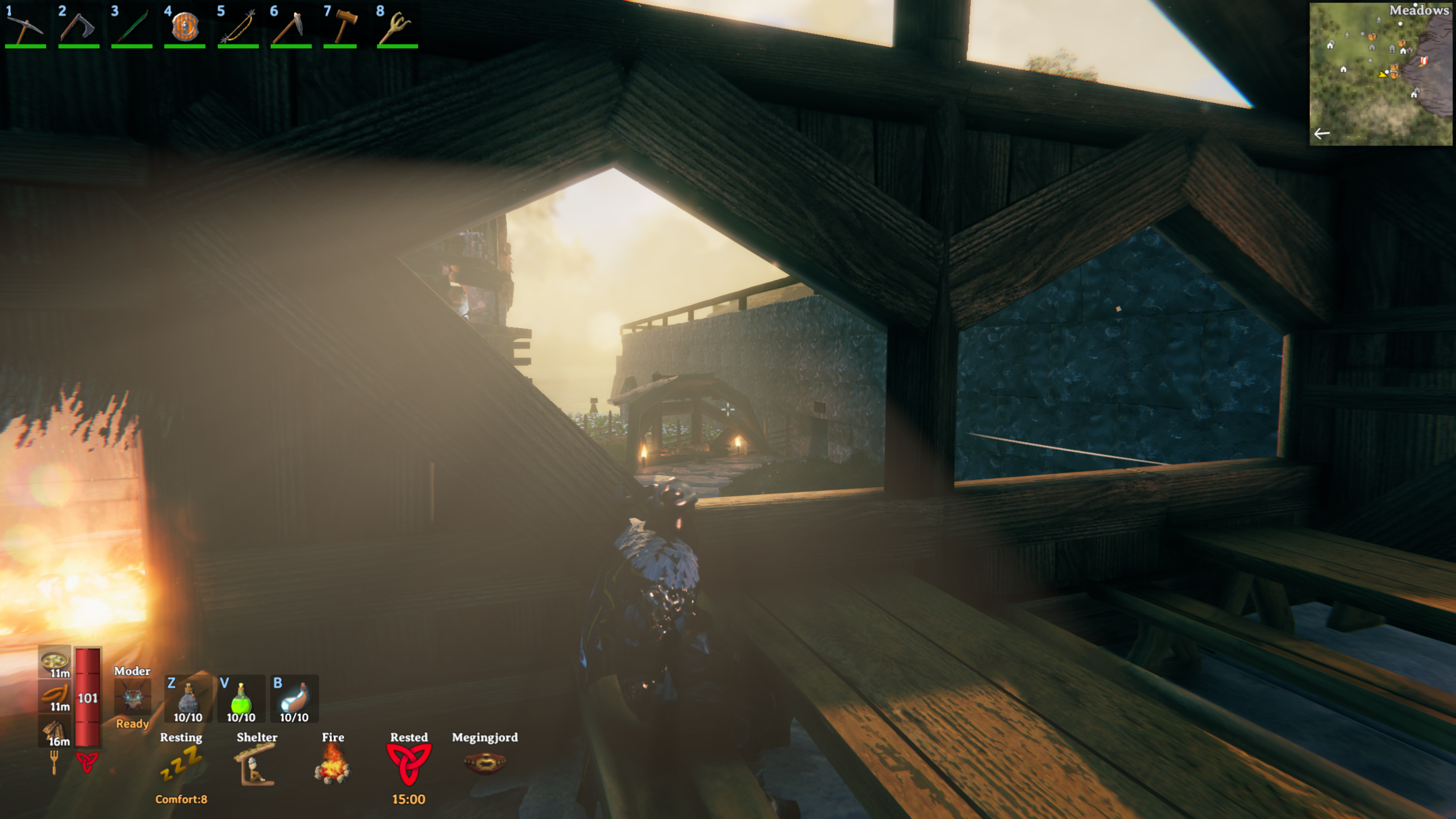The image size is (1456, 819).
Task: Drink the green potion in slot V
Action: click(x=241, y=698)
